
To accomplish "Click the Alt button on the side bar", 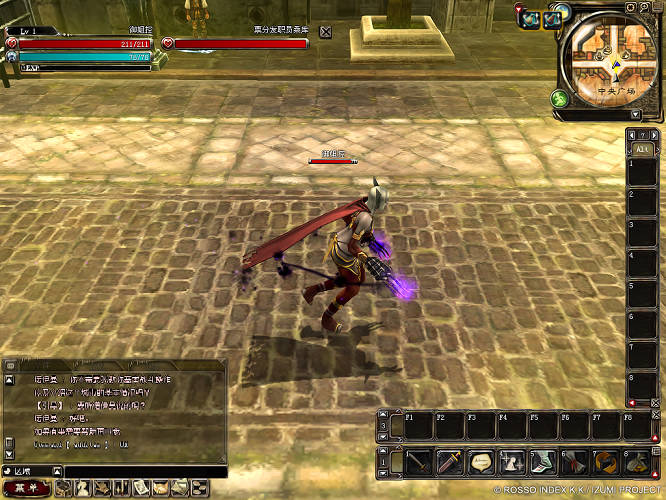I will [x=641, y=148].
